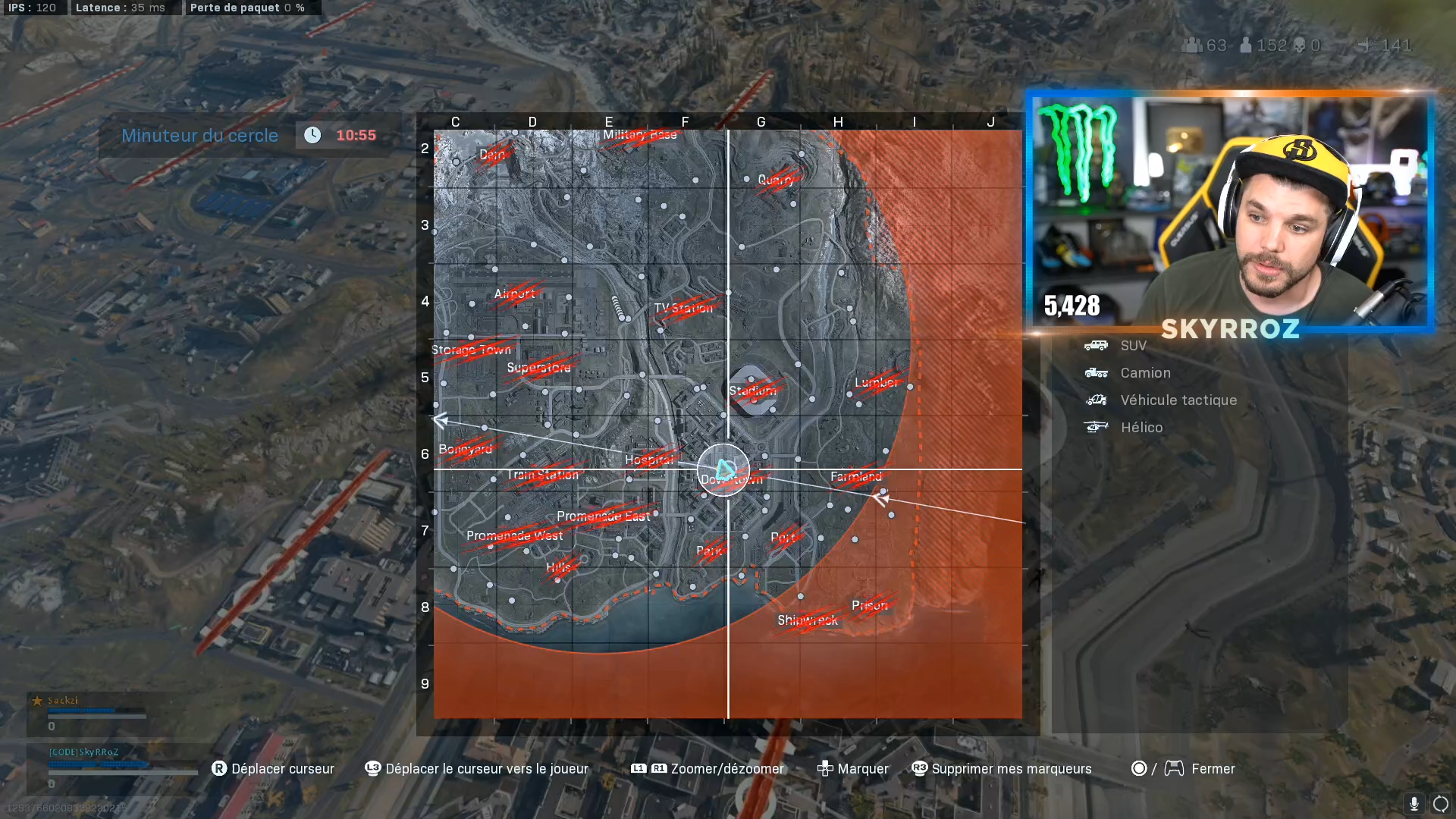This screenshot has height=819, width=1456.
Task: Click the clock icon next to 10:55
Action: [312, 135]
